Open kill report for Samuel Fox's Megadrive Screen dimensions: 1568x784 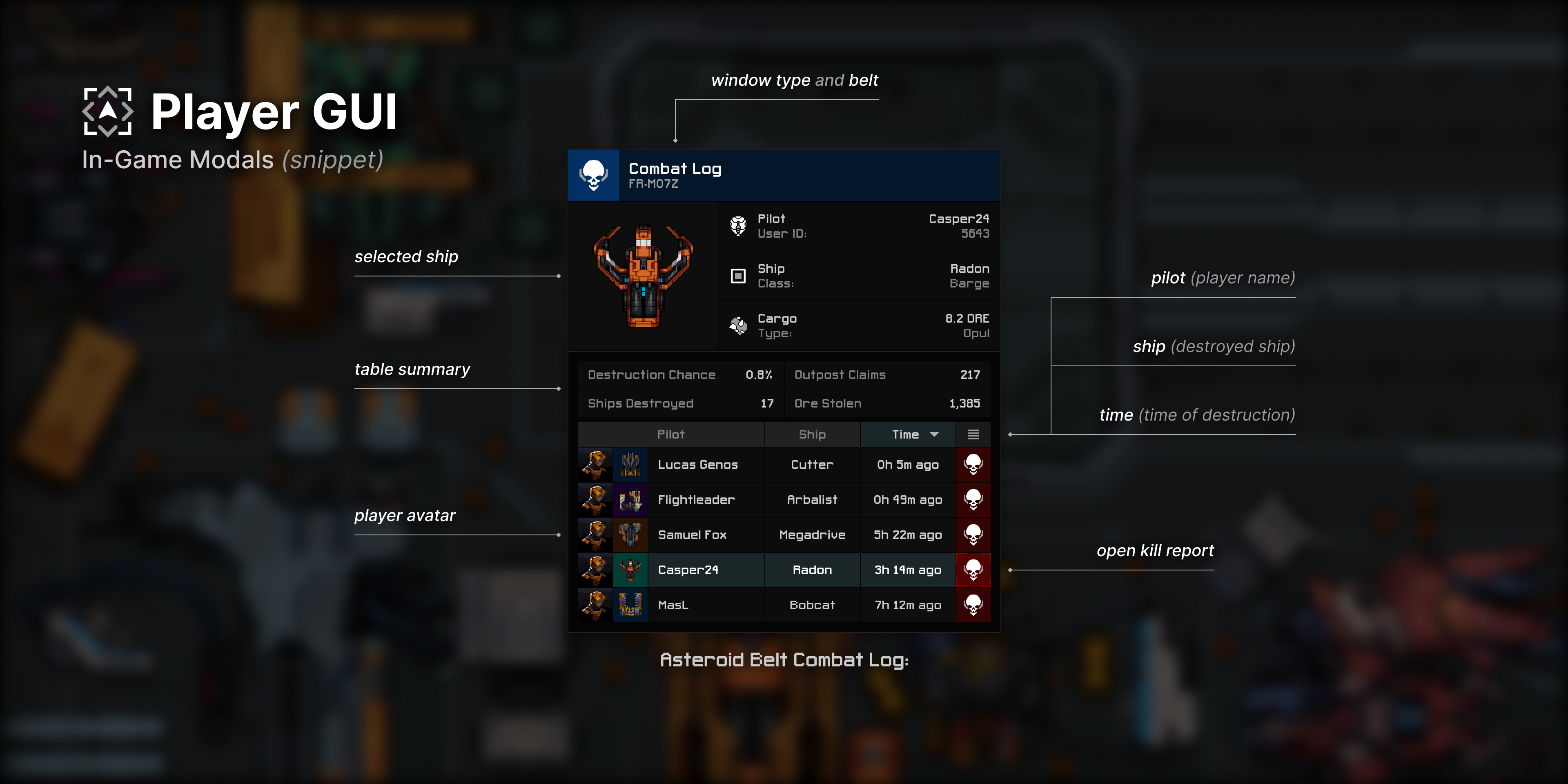(973, 535)
